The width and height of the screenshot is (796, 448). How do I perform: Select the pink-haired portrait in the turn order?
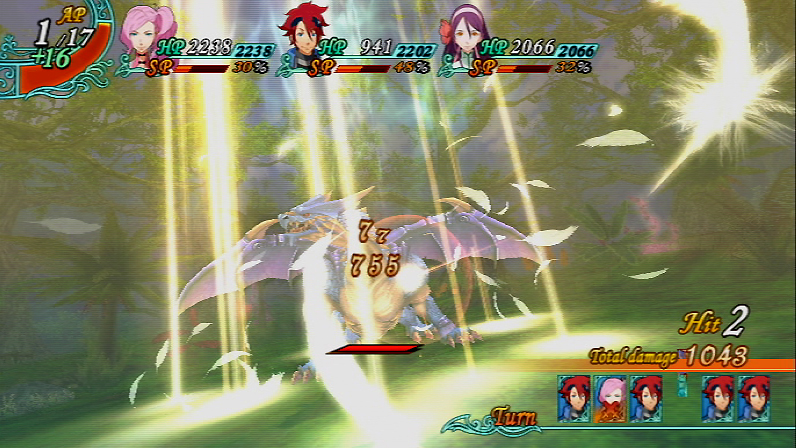(x=611, y=398)
